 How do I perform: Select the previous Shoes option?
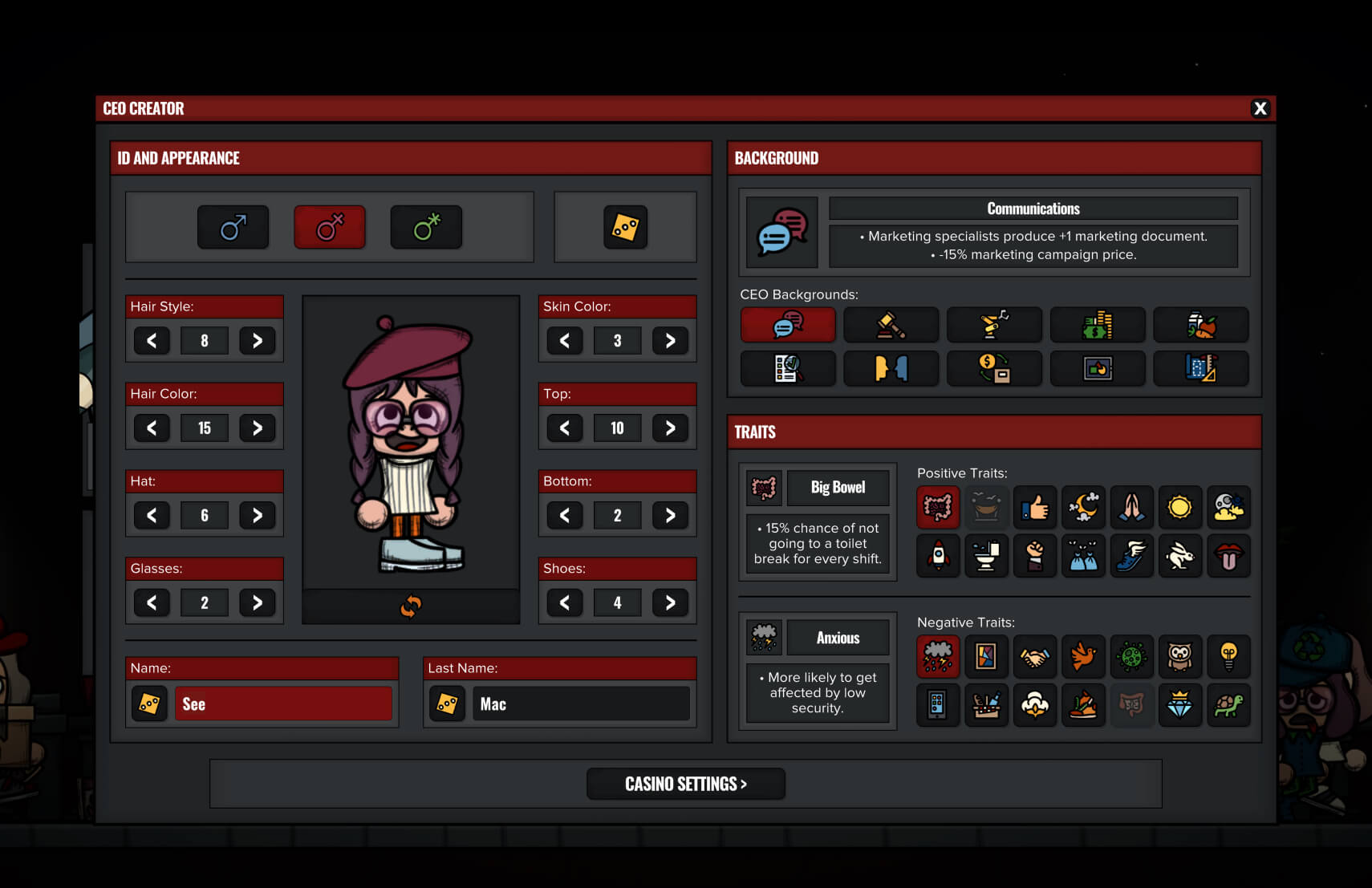pyautogui.click(x=565, y=603)
